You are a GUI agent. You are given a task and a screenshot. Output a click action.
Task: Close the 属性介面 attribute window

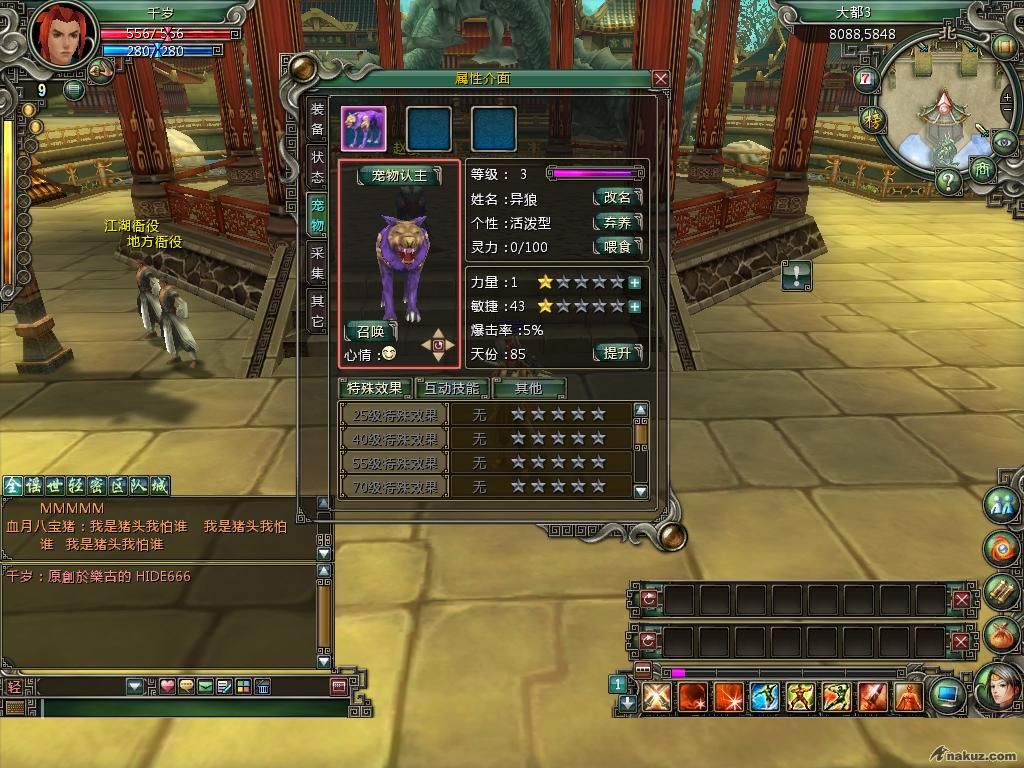[x=660, y=79]
